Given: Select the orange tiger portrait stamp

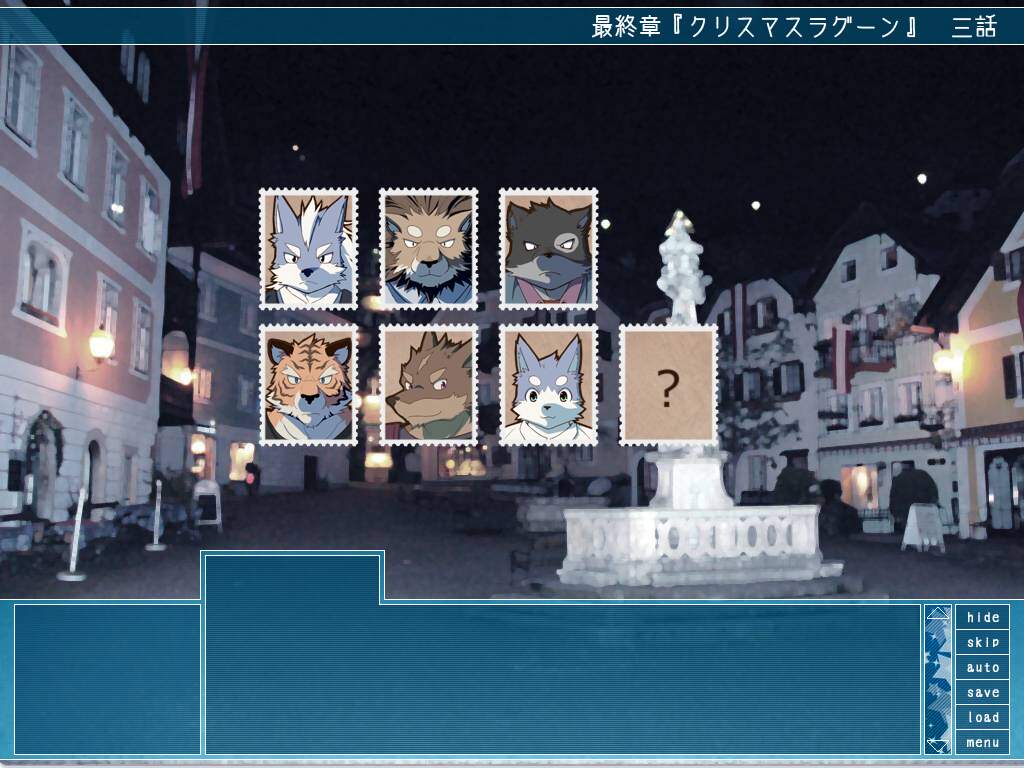Looking at the screenshot, I should [x=308, y=385].
